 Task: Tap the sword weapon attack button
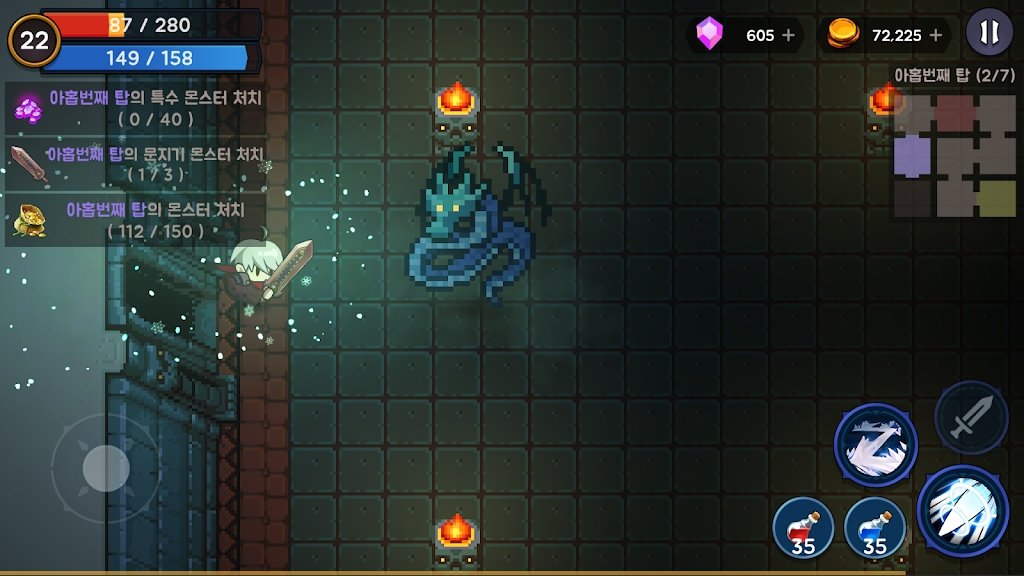(x=971, y=417)
